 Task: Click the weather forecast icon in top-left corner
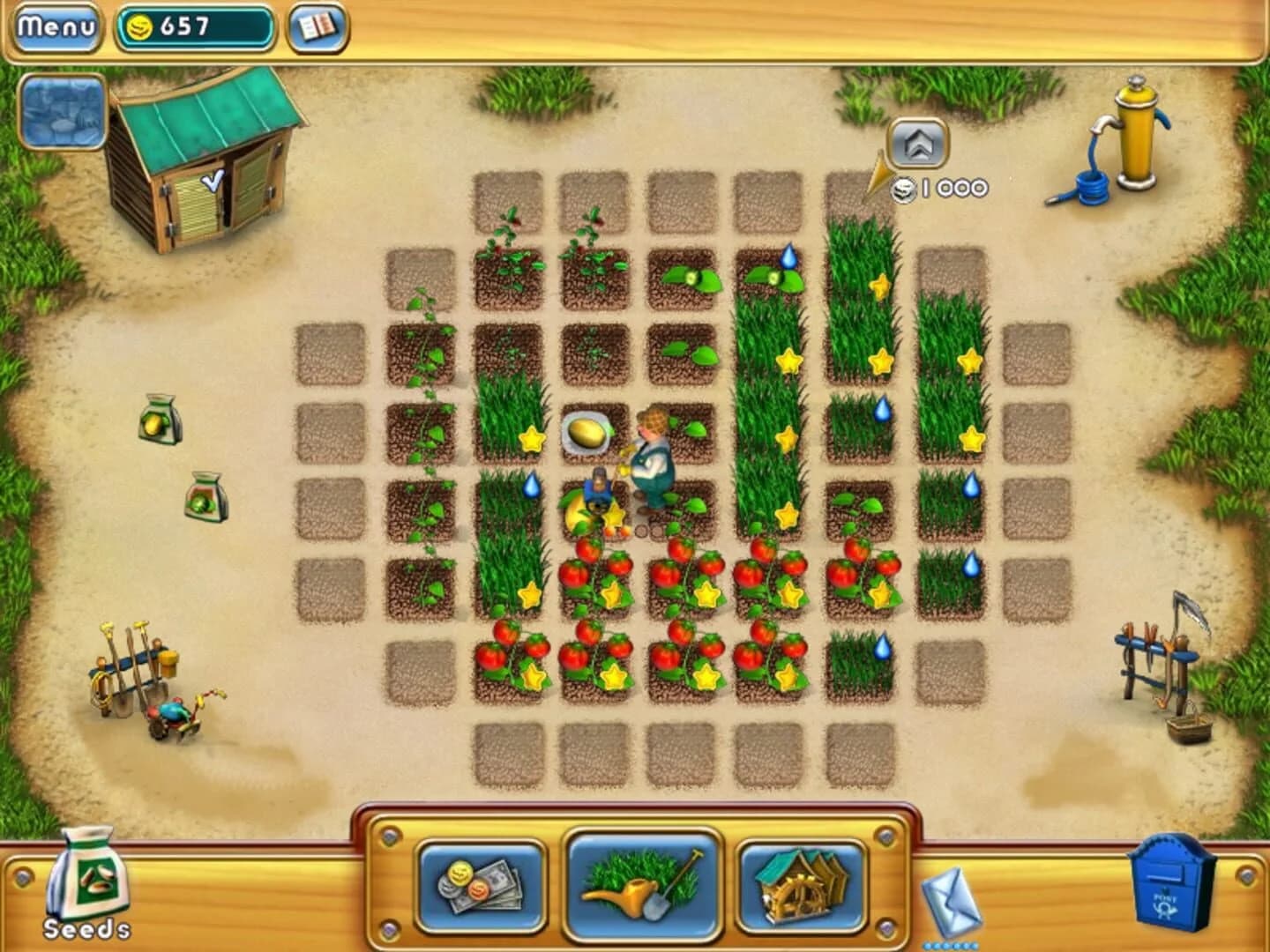pyautogui.click(x=62, y=113)
